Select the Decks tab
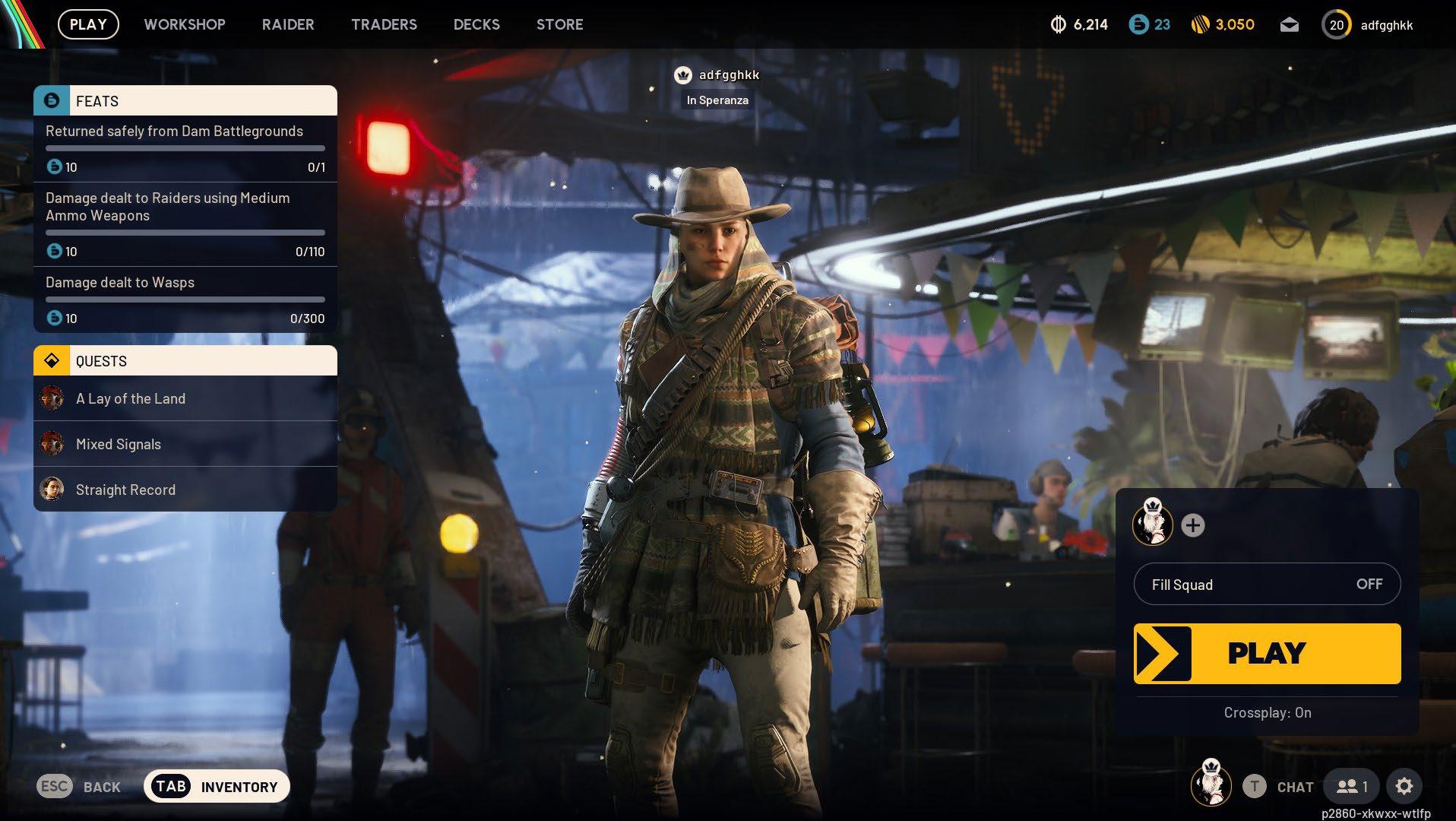 click(476, 24)
